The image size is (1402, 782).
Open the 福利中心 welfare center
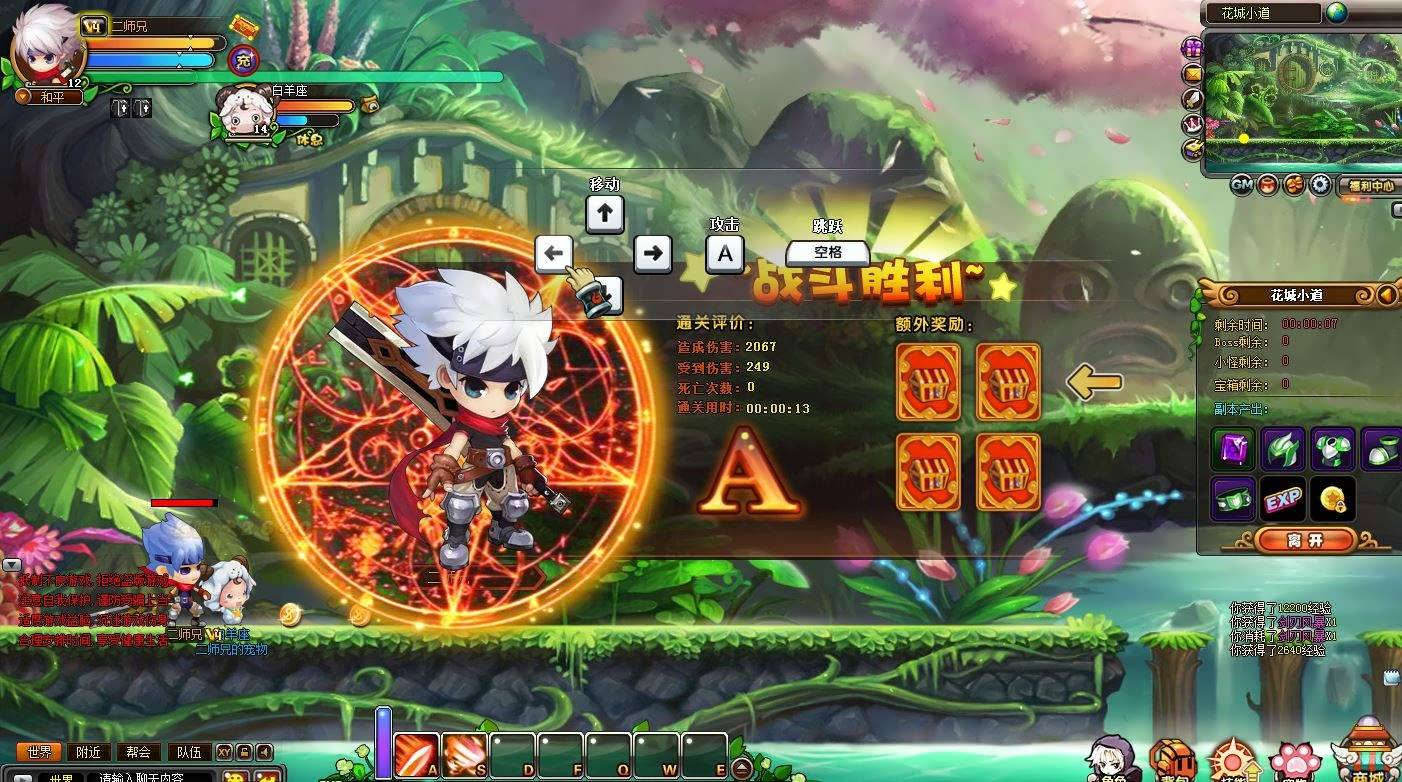(x=1369, y=186)
